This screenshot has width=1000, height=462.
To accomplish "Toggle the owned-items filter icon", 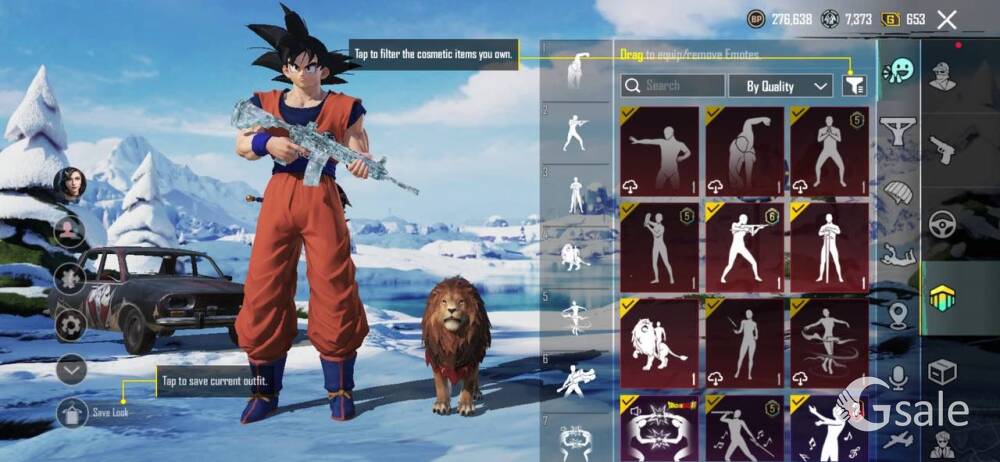I will pyautogui.click(x=853, y=86).
